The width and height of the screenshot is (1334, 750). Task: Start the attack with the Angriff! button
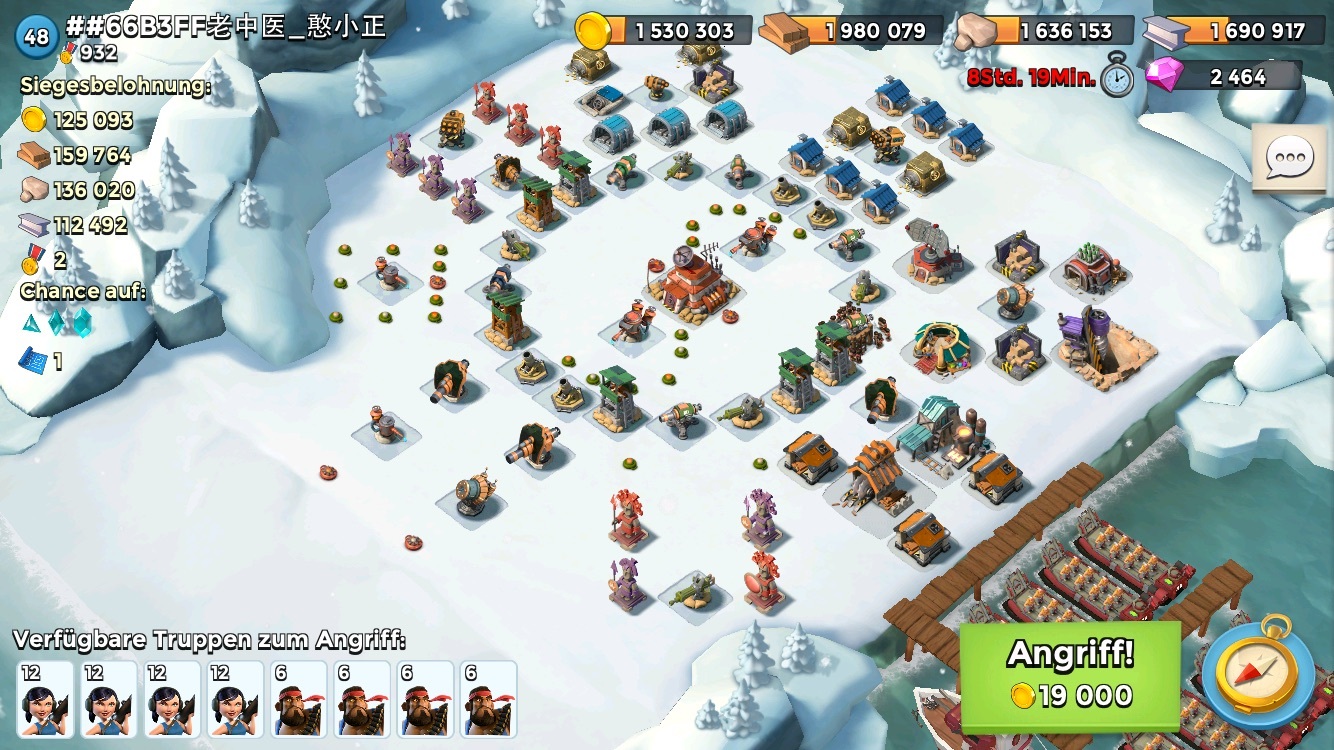coord(1070,674)
